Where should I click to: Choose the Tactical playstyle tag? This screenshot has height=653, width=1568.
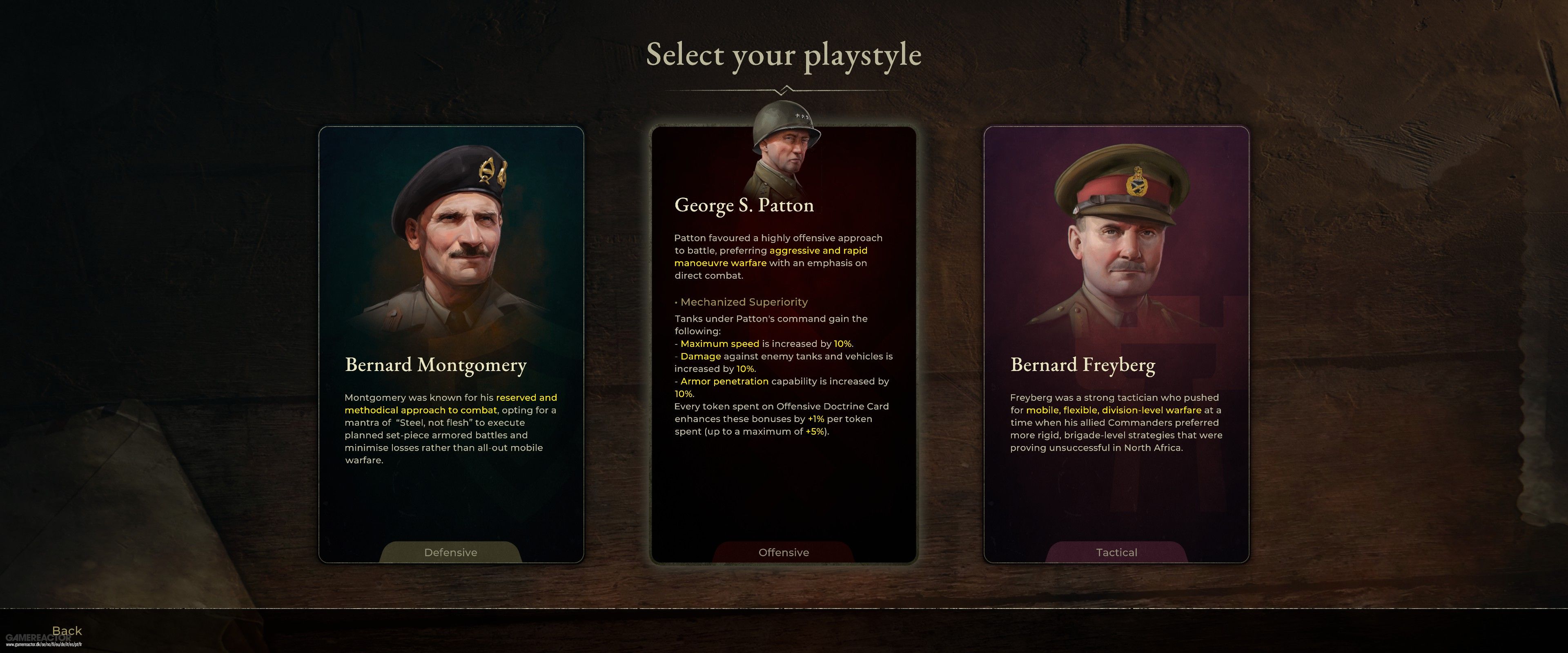tap(1116, 552)
